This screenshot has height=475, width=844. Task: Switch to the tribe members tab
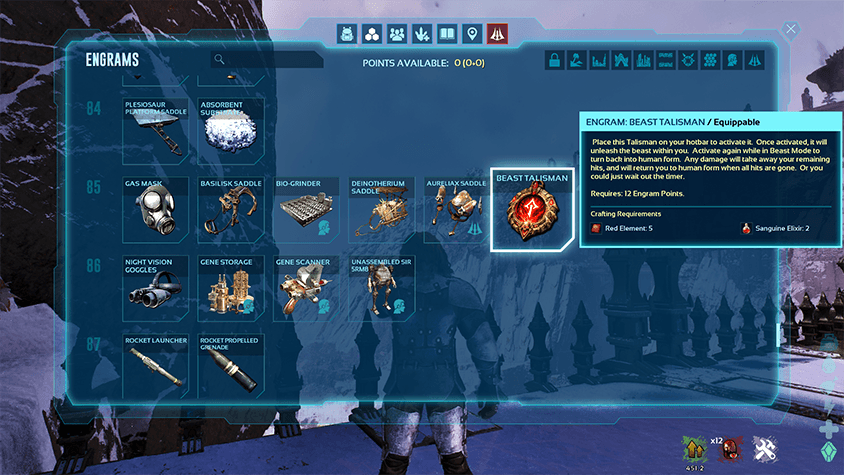(x=397, y=34)
